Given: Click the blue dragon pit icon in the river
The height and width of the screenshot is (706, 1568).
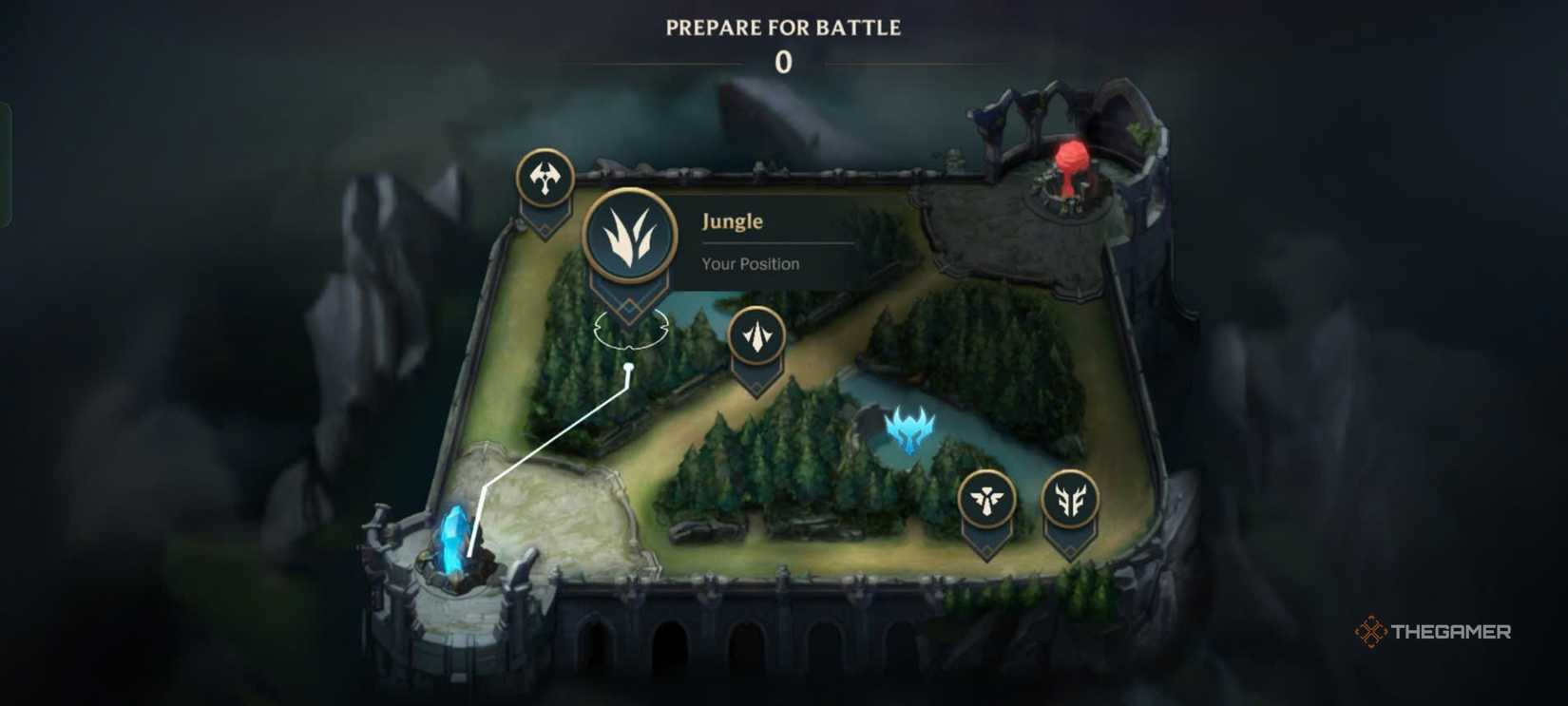Looking at the screenshot, I should coord(909,429).
